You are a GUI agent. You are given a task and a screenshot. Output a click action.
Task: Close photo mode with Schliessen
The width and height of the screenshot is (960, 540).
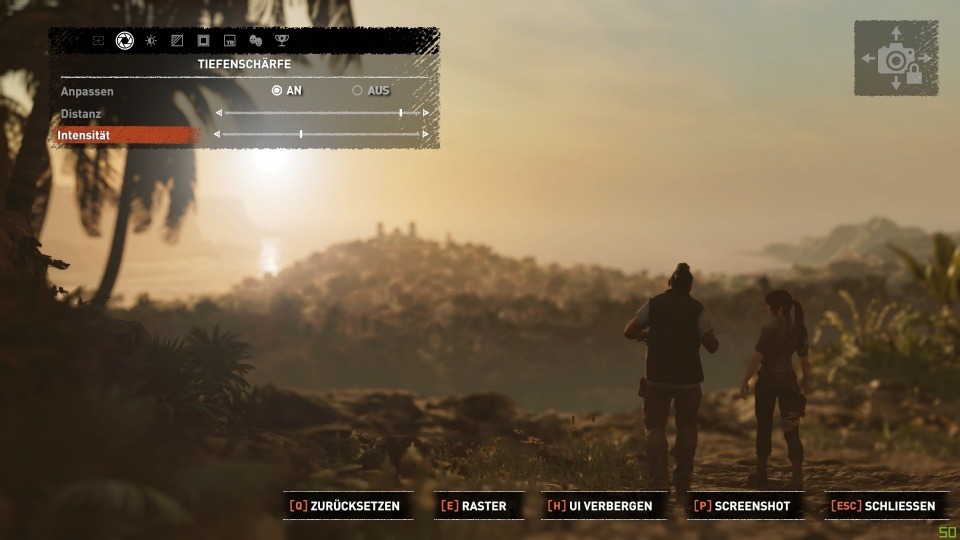point(883,506)
